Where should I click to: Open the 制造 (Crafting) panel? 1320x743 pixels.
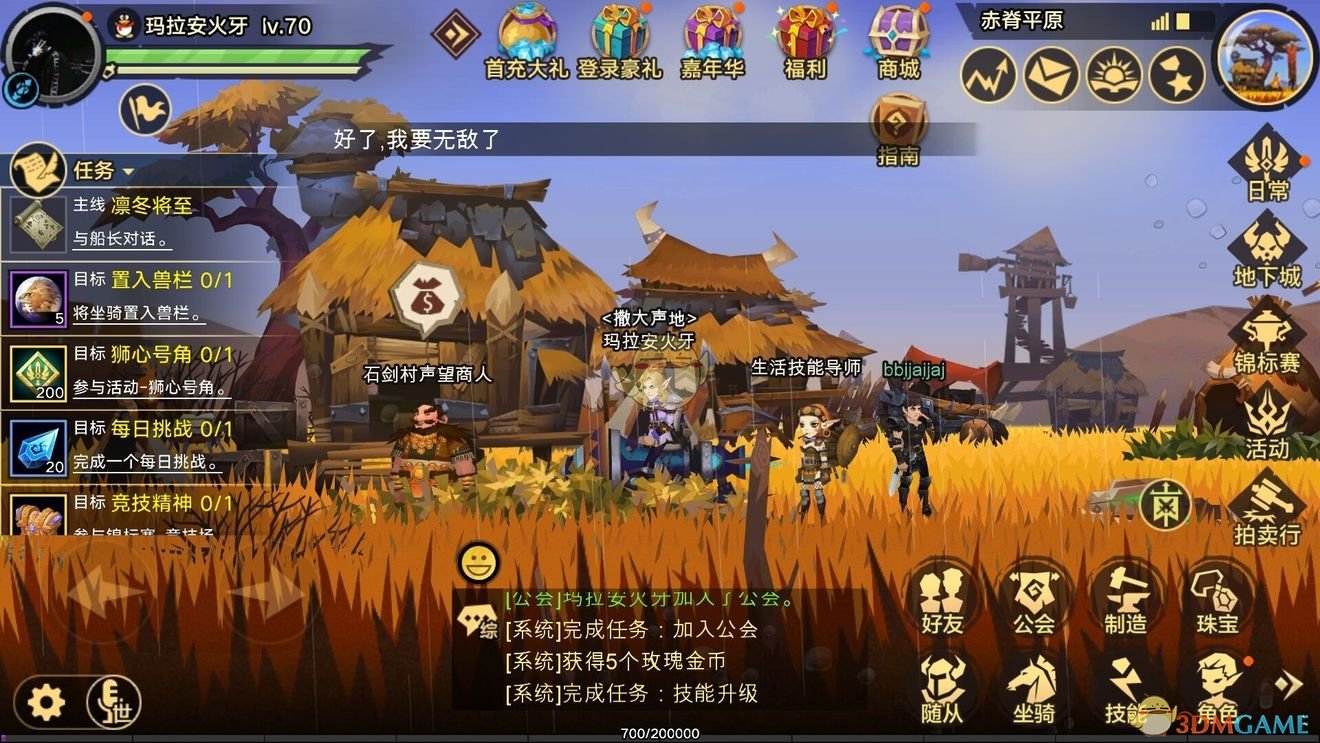pos(1127,600)
